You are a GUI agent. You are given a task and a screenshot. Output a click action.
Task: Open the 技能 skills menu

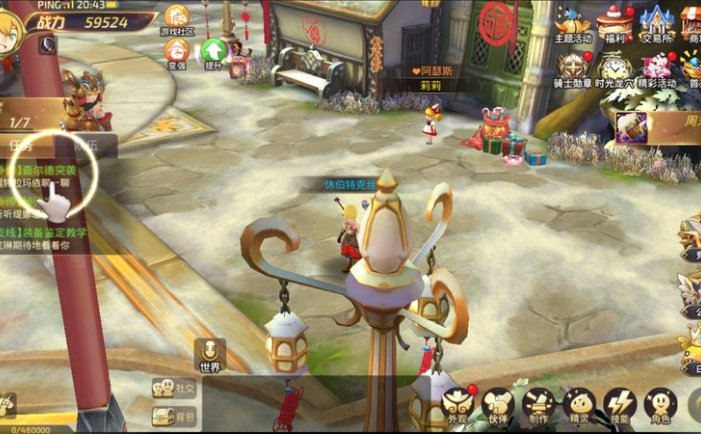click(x=620, y=405)
